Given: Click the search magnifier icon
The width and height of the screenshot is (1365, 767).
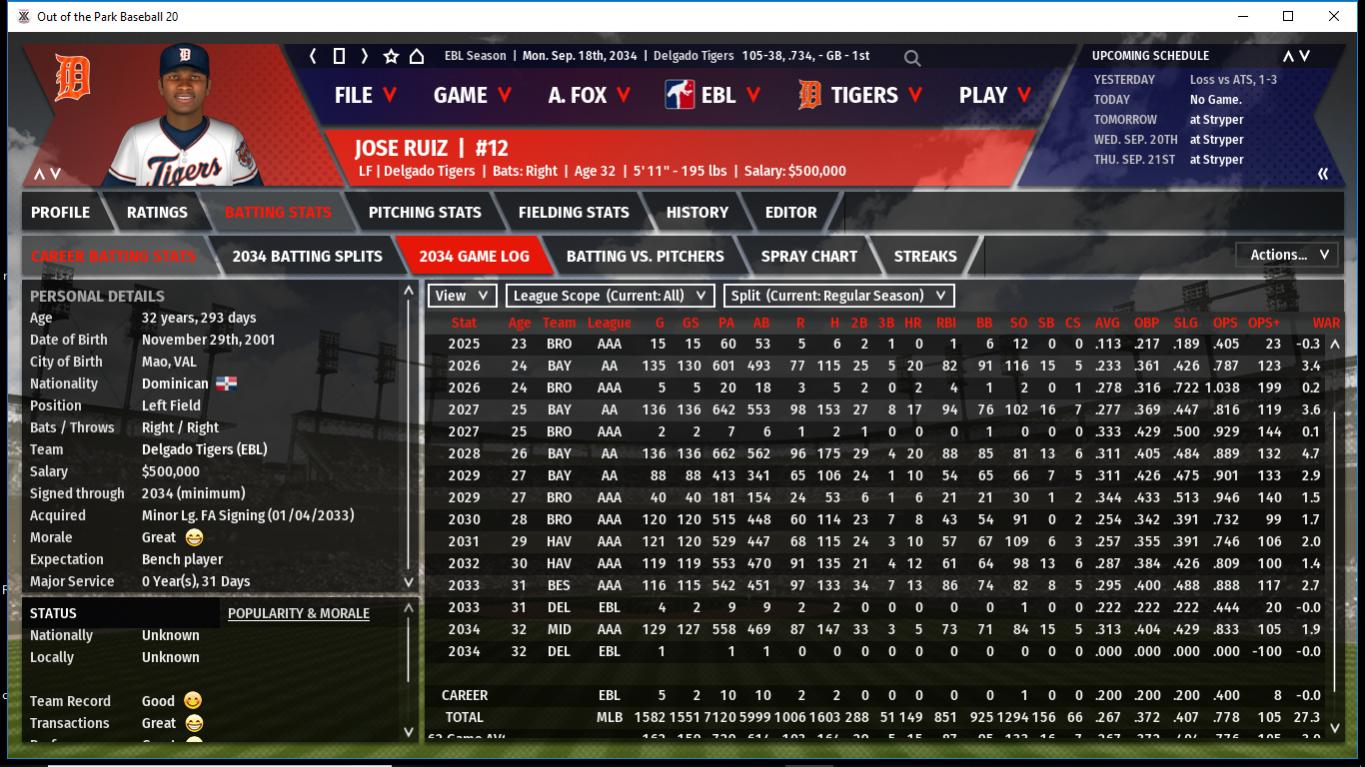Looking at the screenshot, I should click(x=912, y=58).
